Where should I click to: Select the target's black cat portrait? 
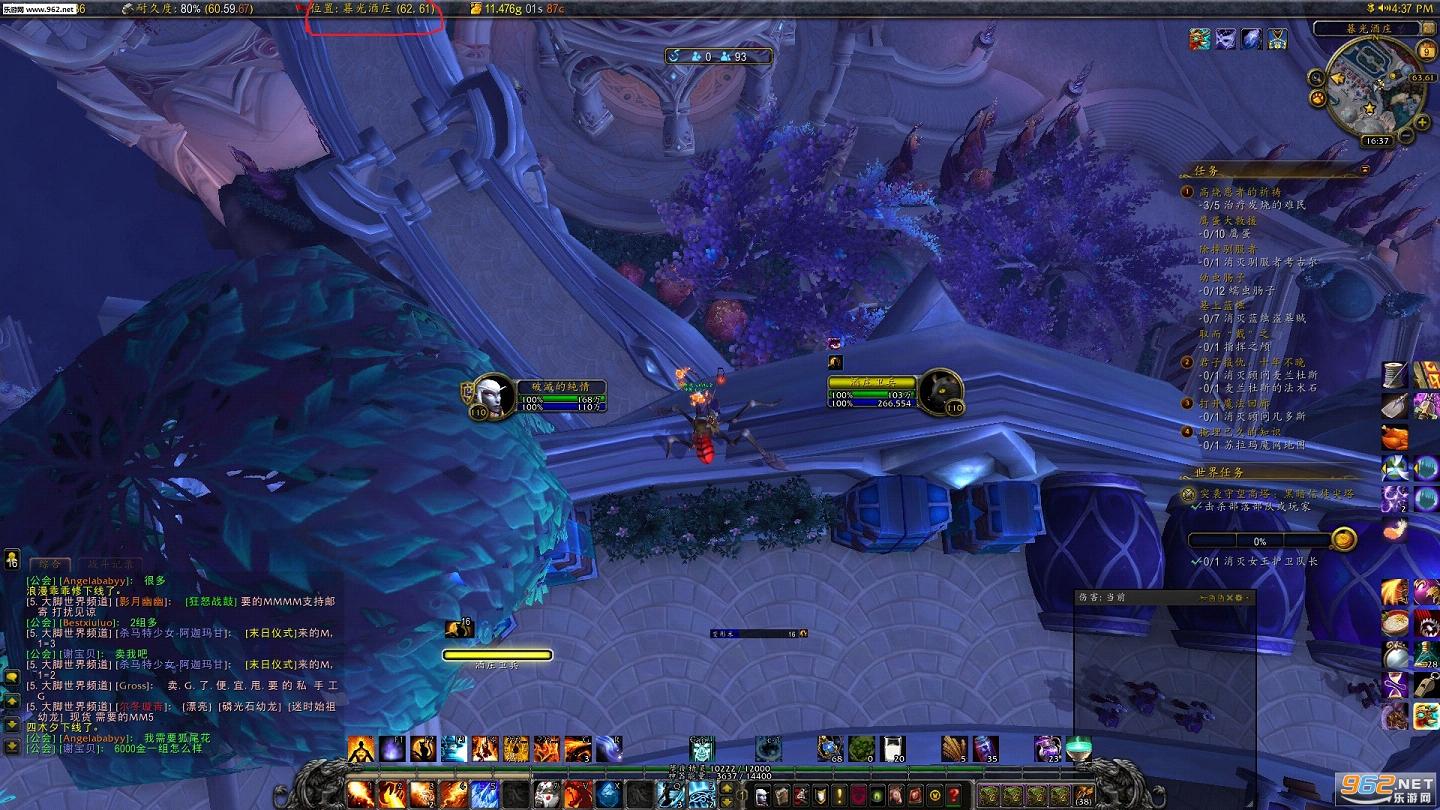point(939,391)
